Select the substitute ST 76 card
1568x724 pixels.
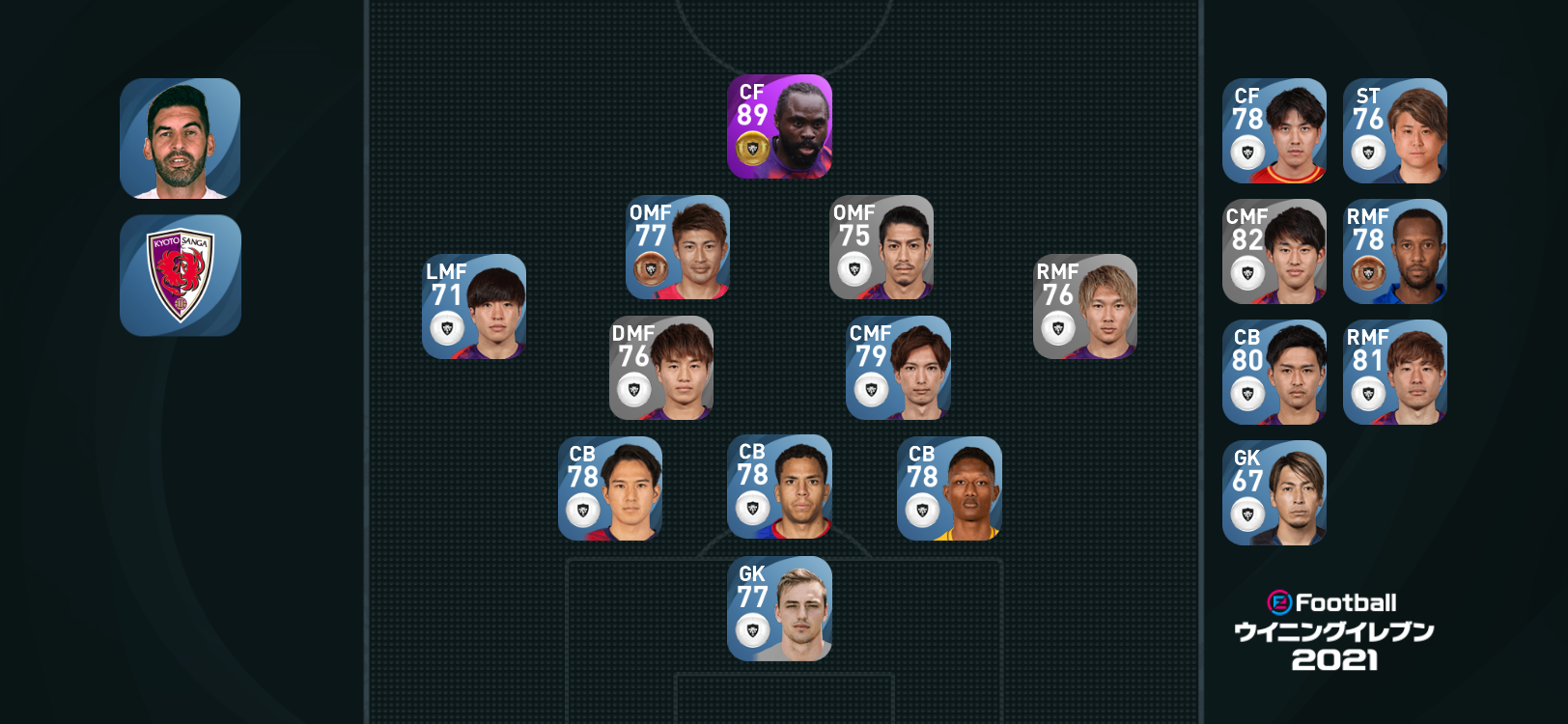[1395, 131]
